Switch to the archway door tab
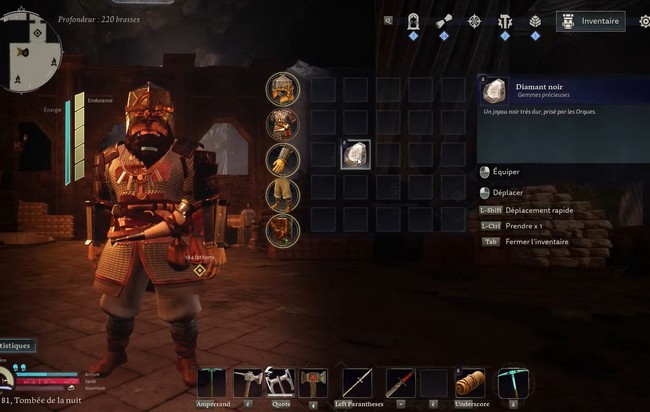650x412 pixels. [413, 21]
